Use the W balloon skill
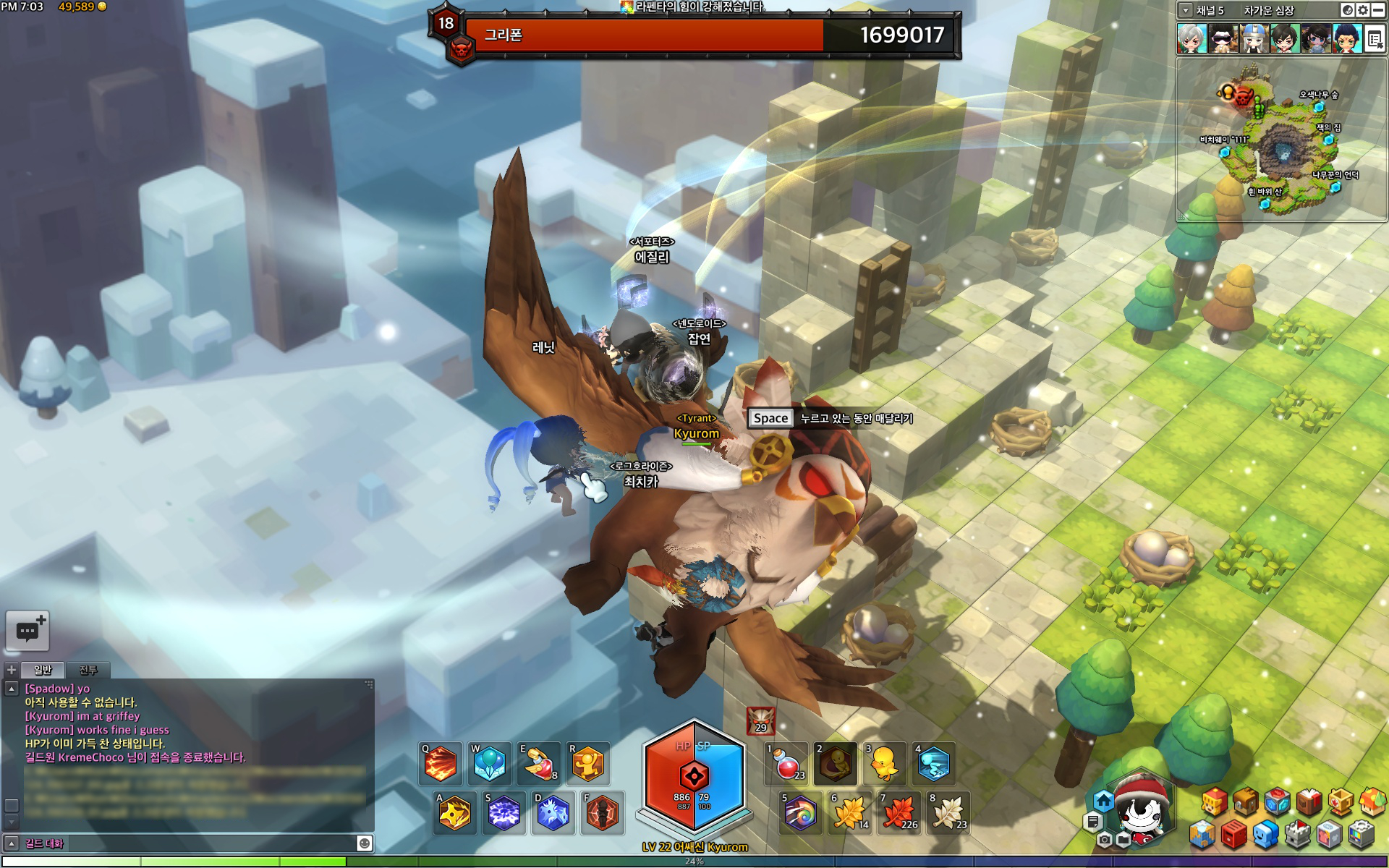This screenshot has height=868, width=1389. click(x=489, y=764)
